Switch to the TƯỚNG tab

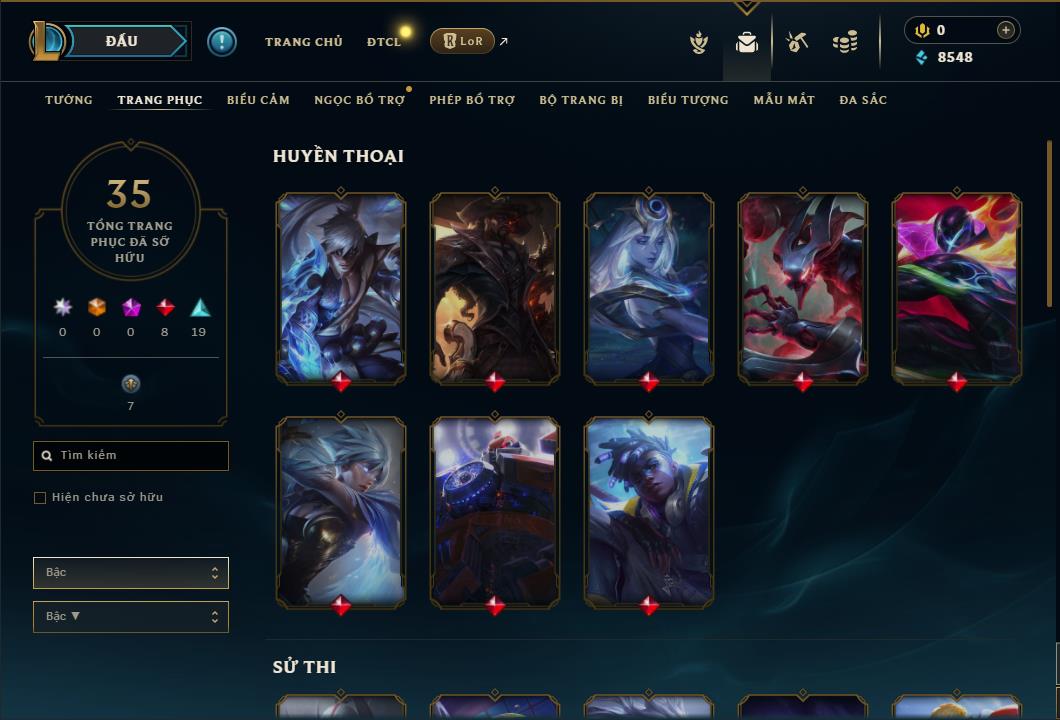[68, 100]
